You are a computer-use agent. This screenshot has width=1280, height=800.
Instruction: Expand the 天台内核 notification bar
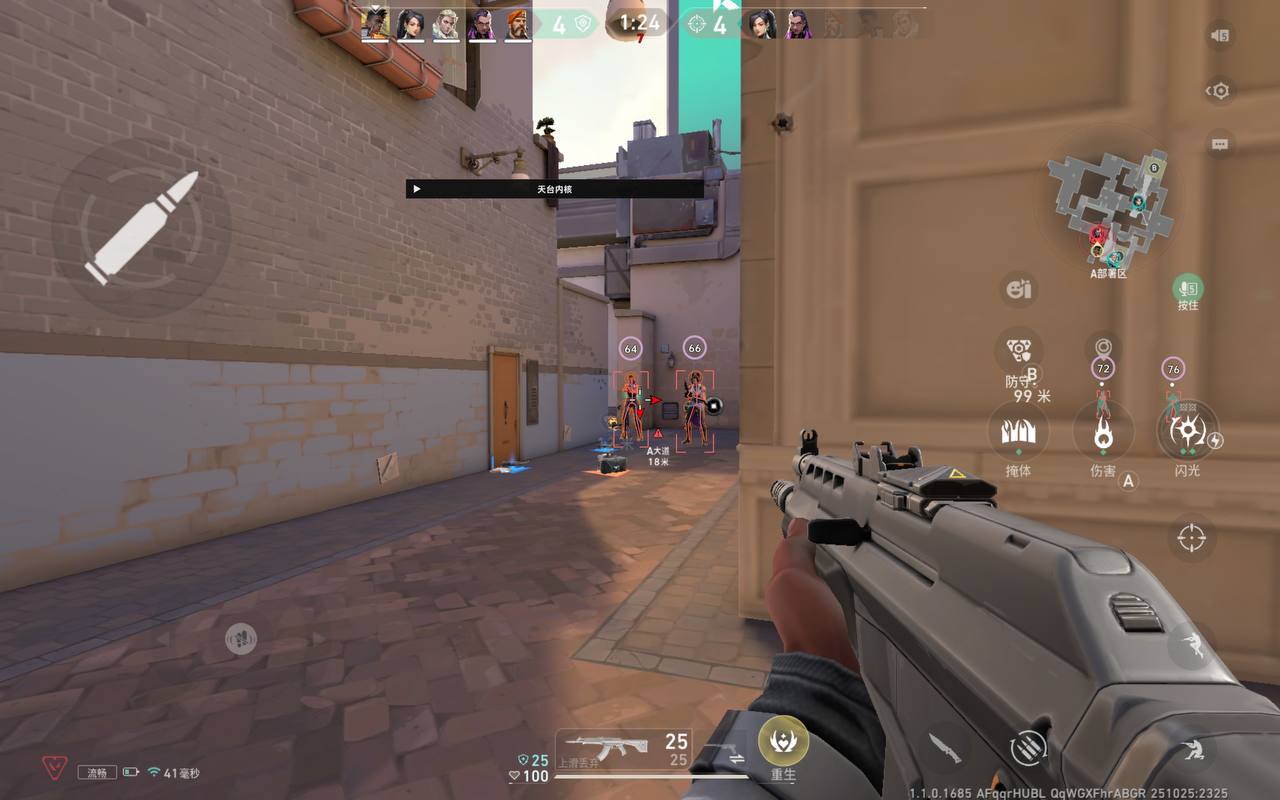pyautogui.click(x=554, y=189)
